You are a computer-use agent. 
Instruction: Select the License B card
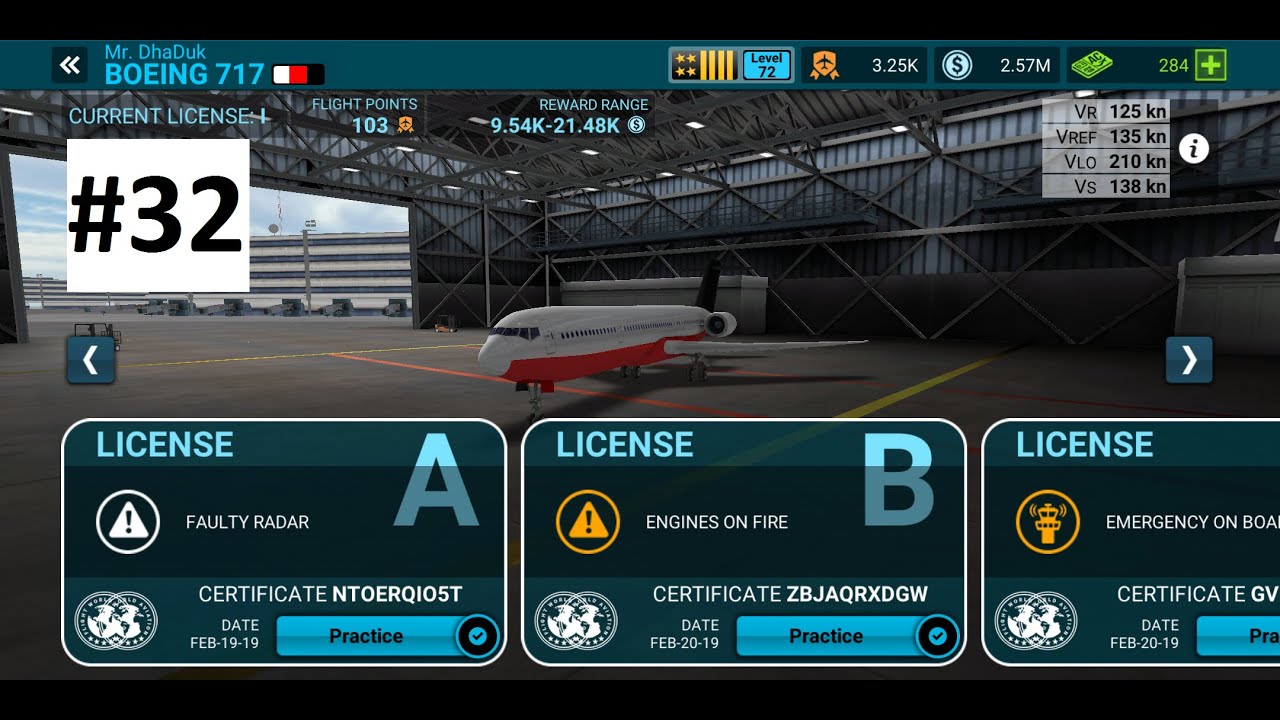click(x=744, y=500)
